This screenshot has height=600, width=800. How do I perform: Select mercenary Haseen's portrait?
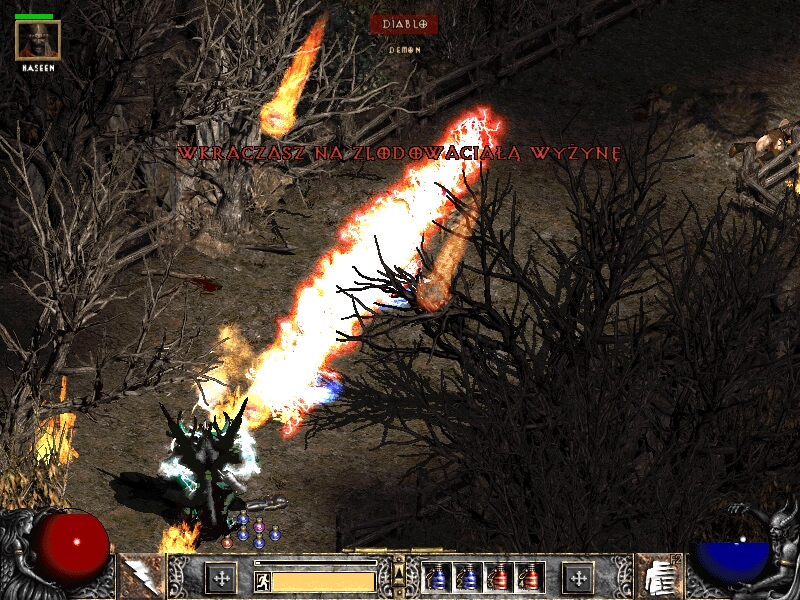pos(38,40)
